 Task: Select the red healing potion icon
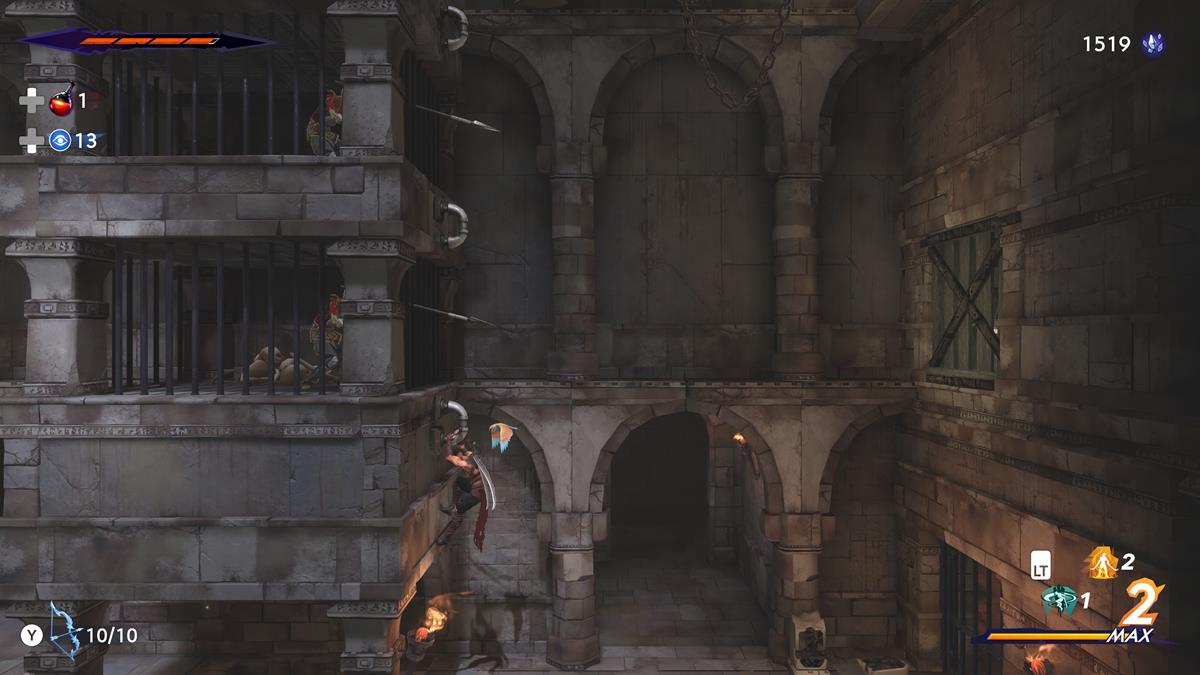coord(61,101)
